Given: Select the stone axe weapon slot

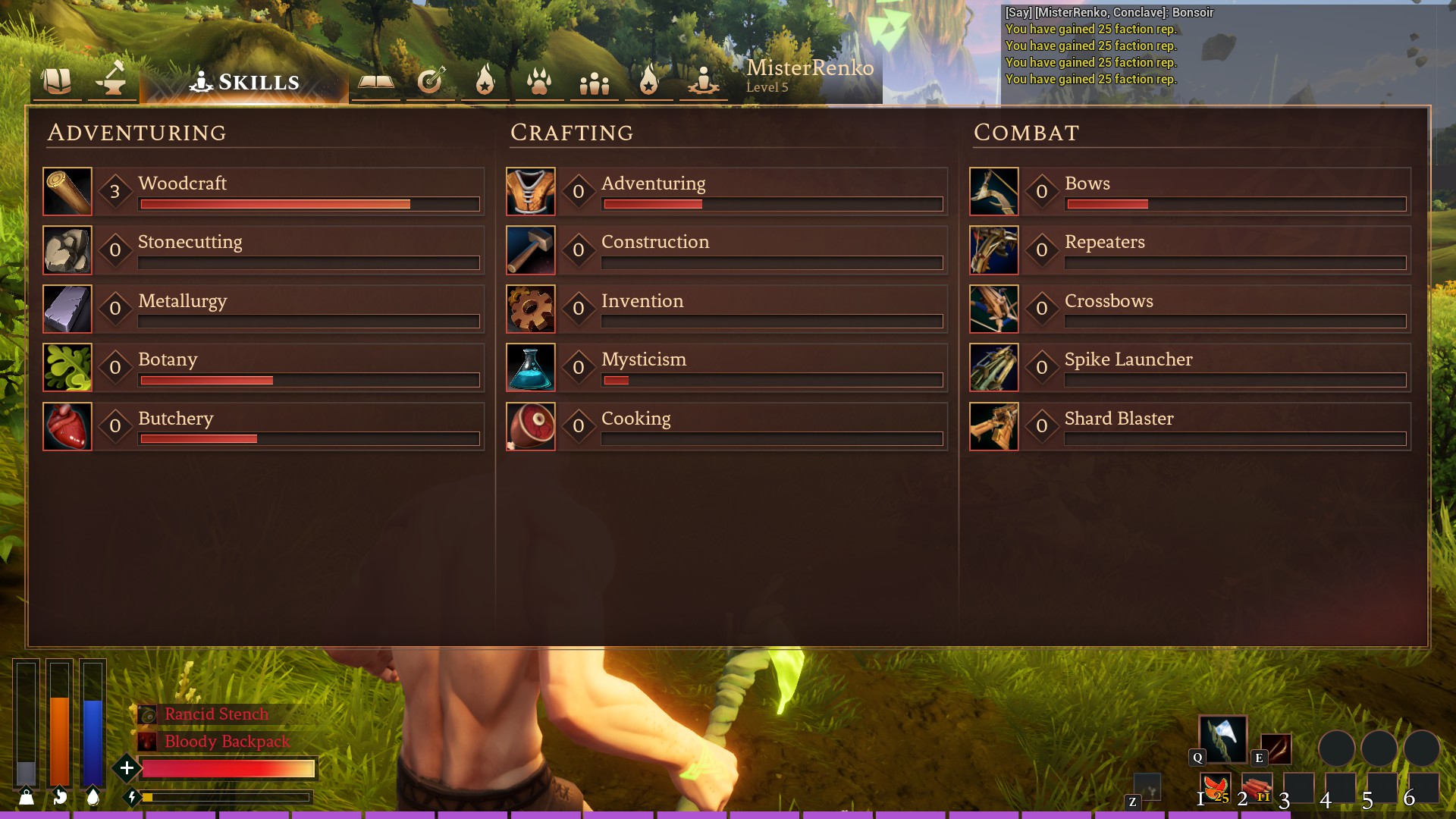Looking at the screenshot, I should [1222, 739].
